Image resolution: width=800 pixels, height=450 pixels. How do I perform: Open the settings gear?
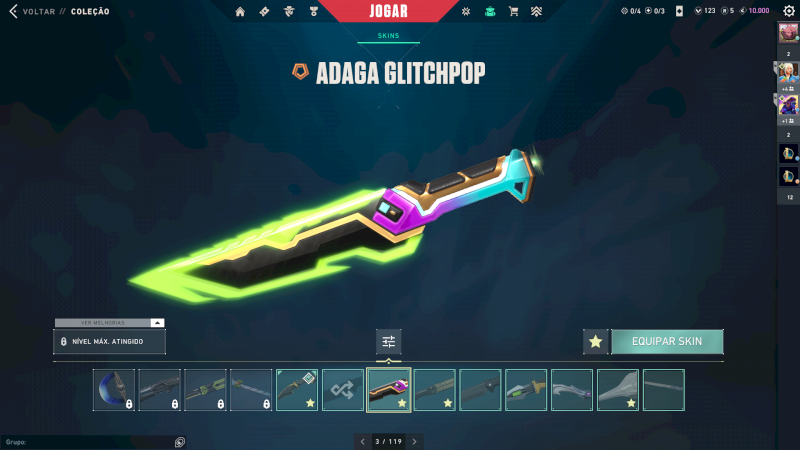point(789,11)
